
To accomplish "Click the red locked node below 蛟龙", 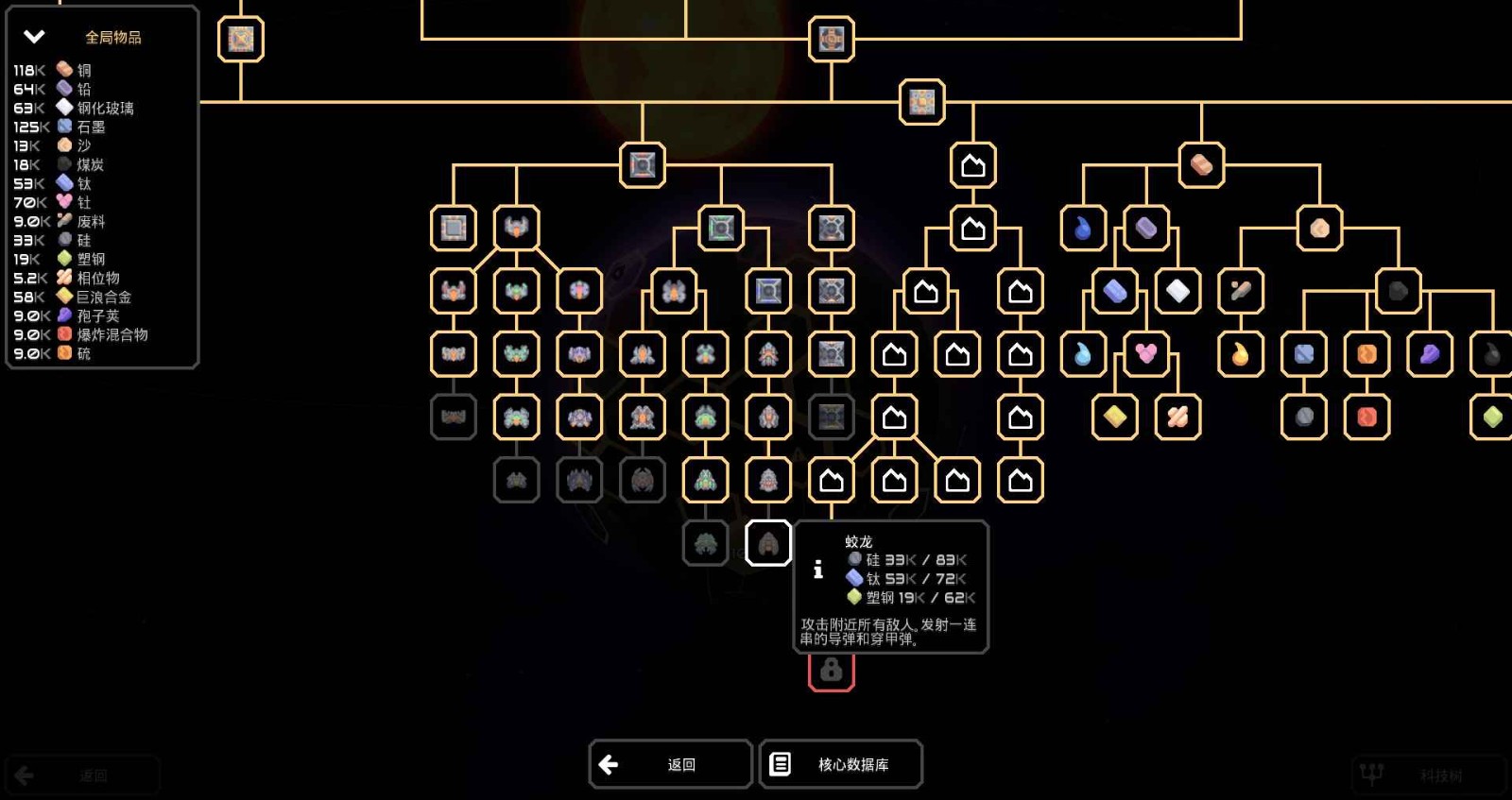I will click(x=831, y=673).
